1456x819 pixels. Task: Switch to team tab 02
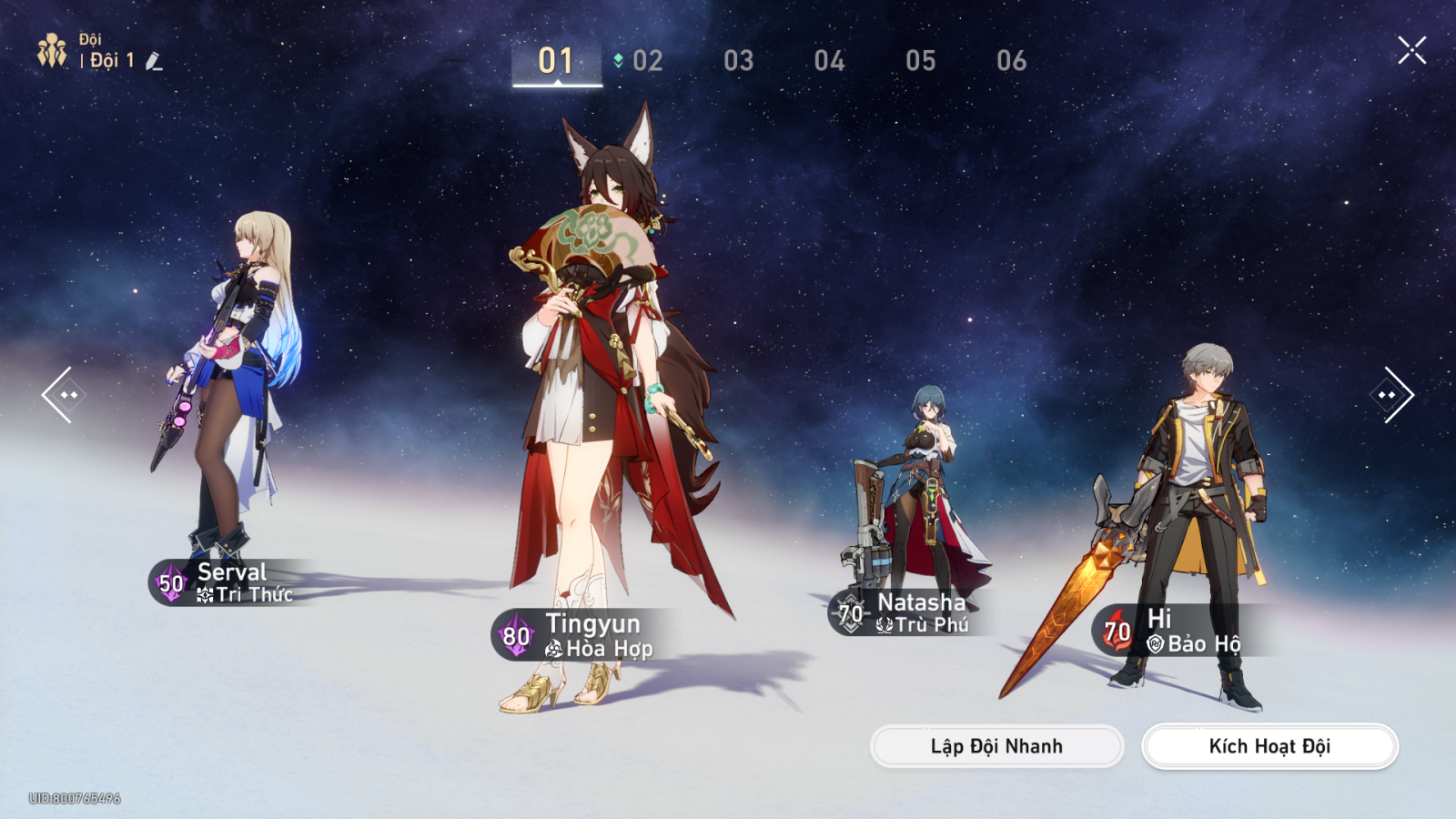pos(647,61)
